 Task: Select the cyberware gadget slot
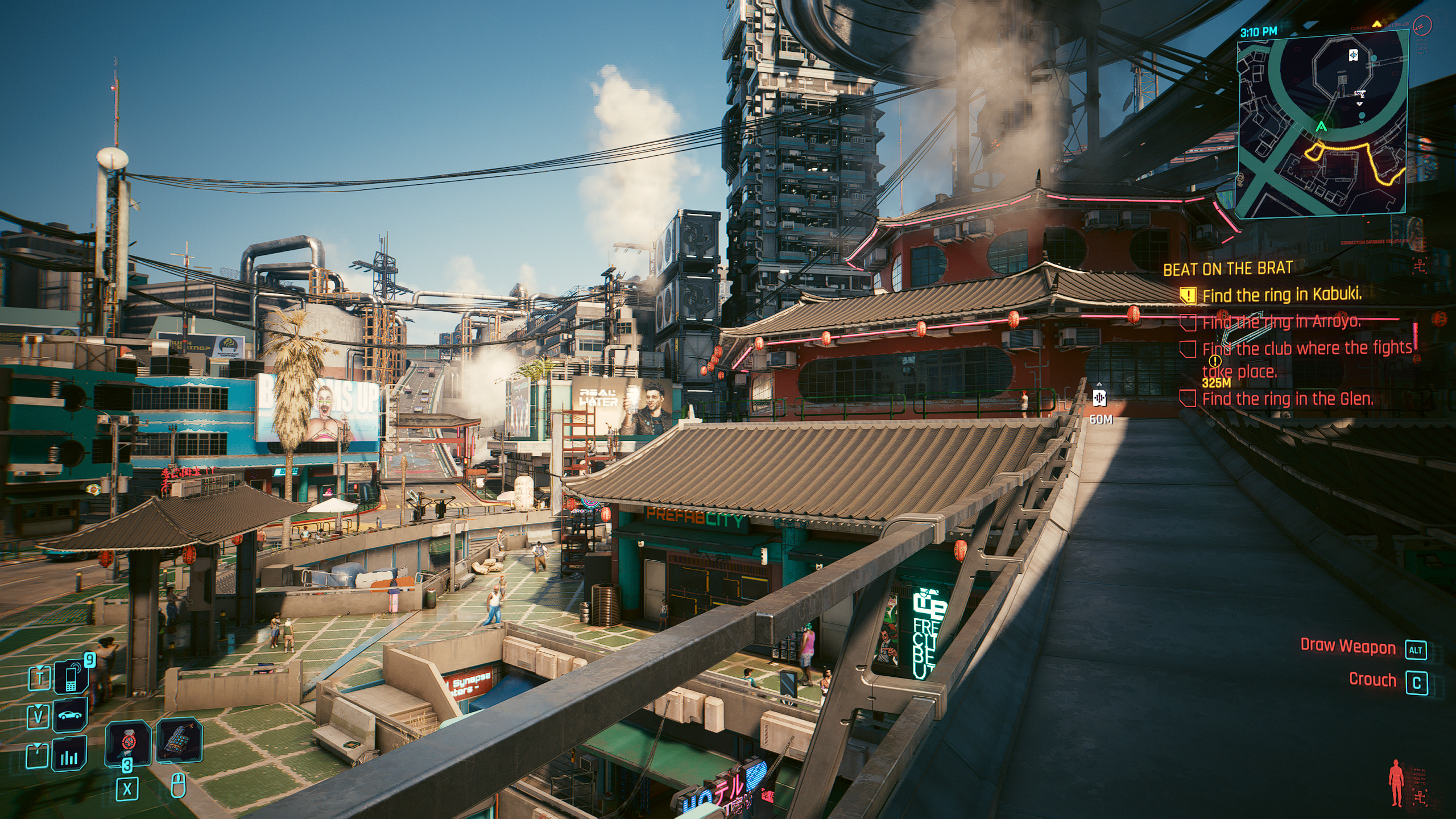179,742
